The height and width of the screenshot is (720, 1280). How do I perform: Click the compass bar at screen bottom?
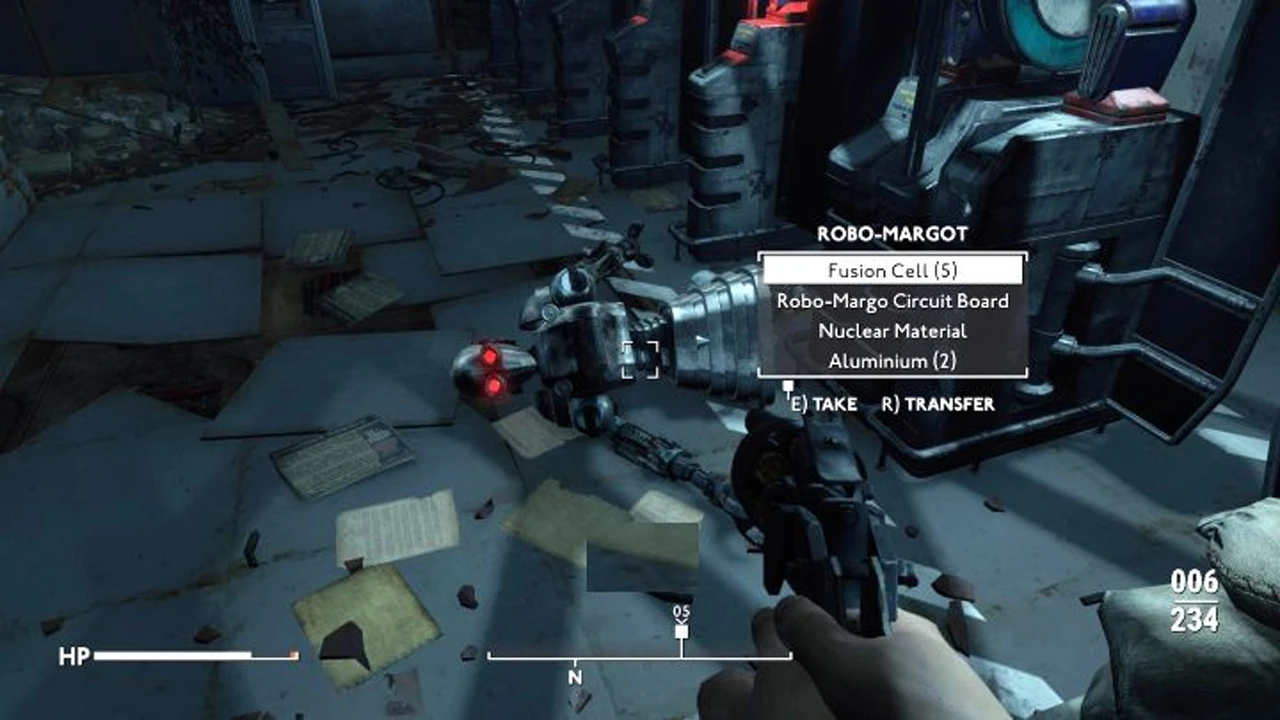640,657
